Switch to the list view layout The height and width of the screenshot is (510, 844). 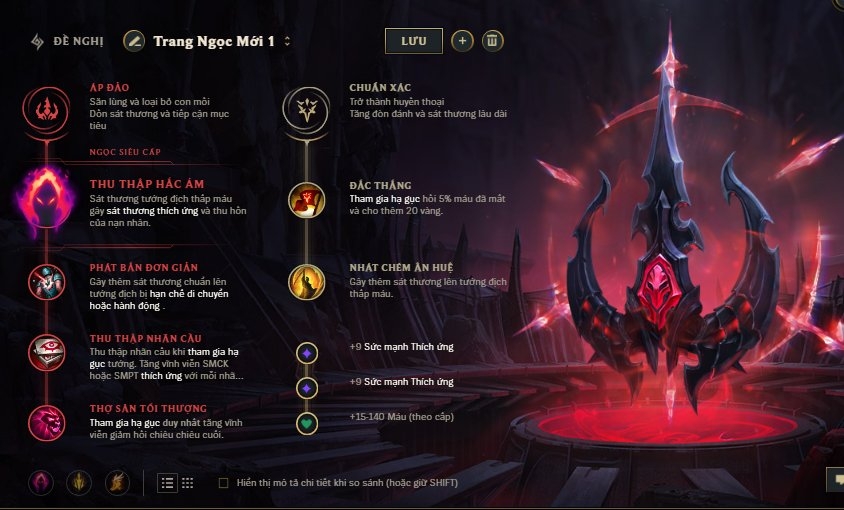click(x=167, y=483)
